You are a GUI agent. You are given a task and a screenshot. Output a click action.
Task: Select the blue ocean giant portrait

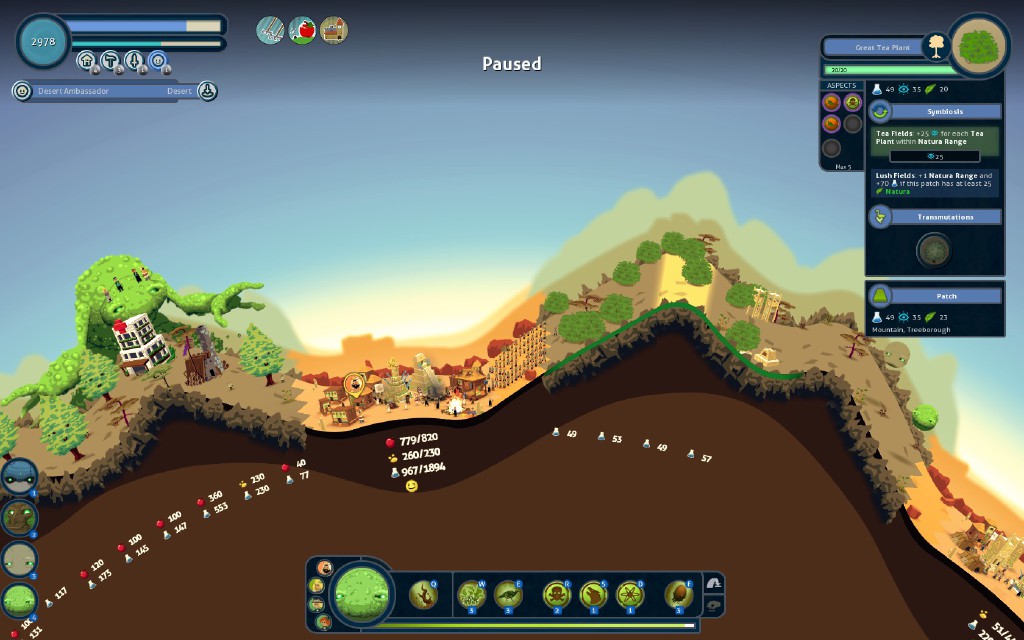(19, 476)
